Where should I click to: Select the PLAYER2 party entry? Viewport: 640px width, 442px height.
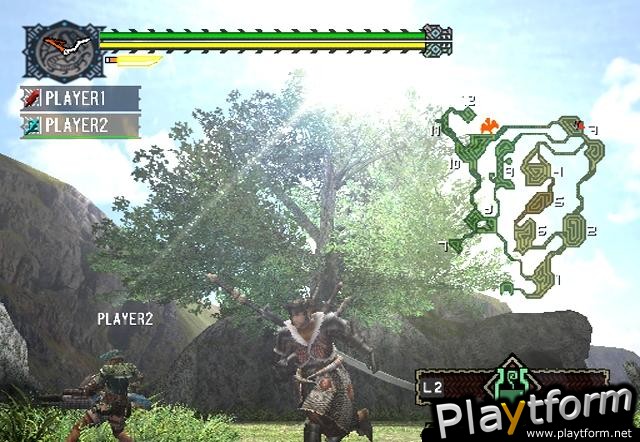point(80,126)
